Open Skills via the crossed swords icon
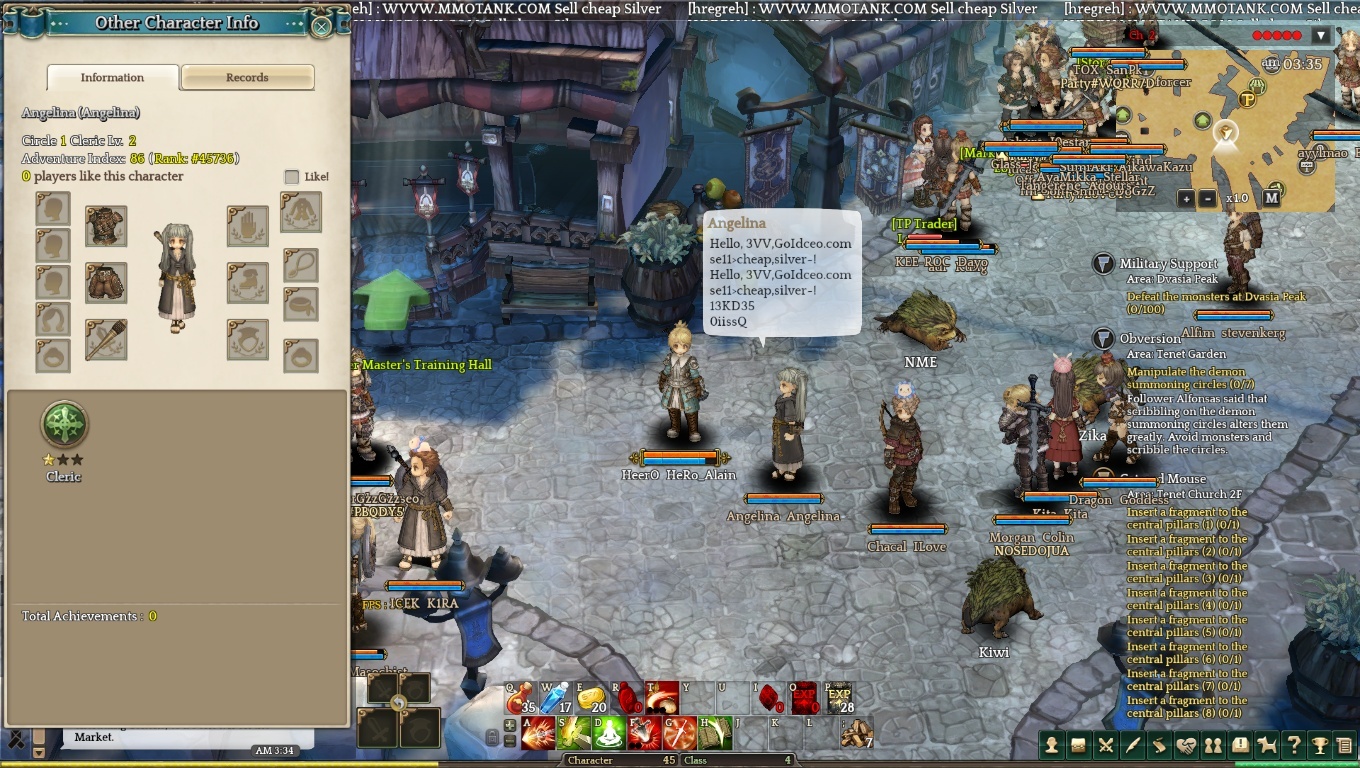 [1106, 745]
